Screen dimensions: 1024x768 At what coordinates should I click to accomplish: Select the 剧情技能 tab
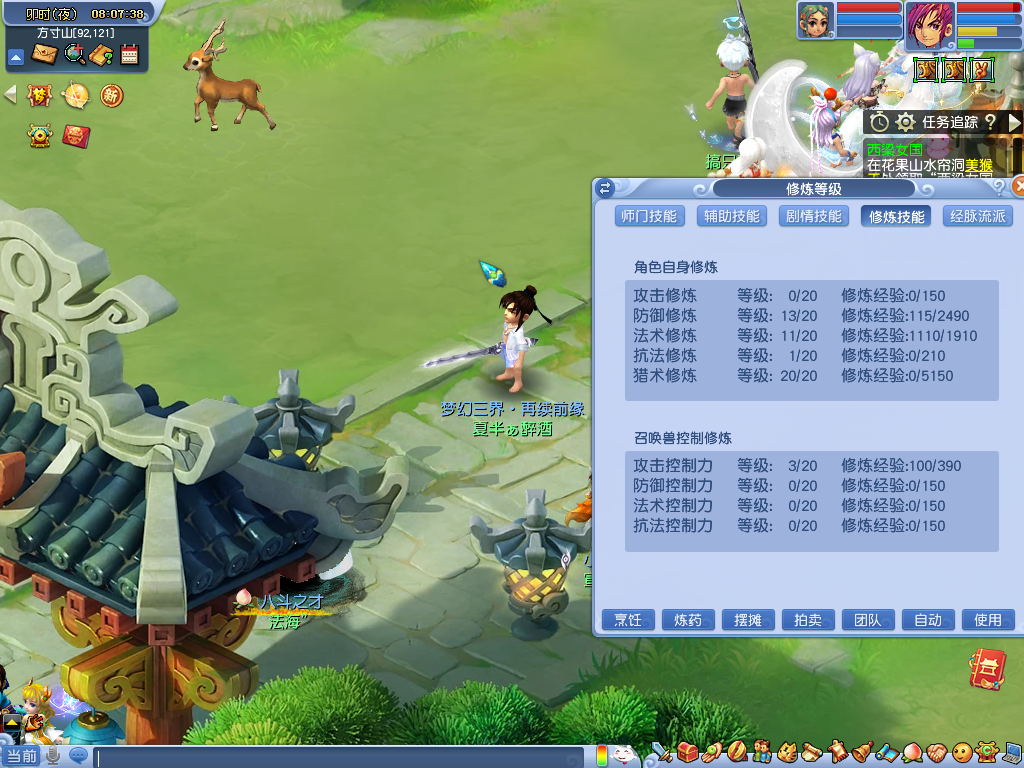[x=813, y=216]
